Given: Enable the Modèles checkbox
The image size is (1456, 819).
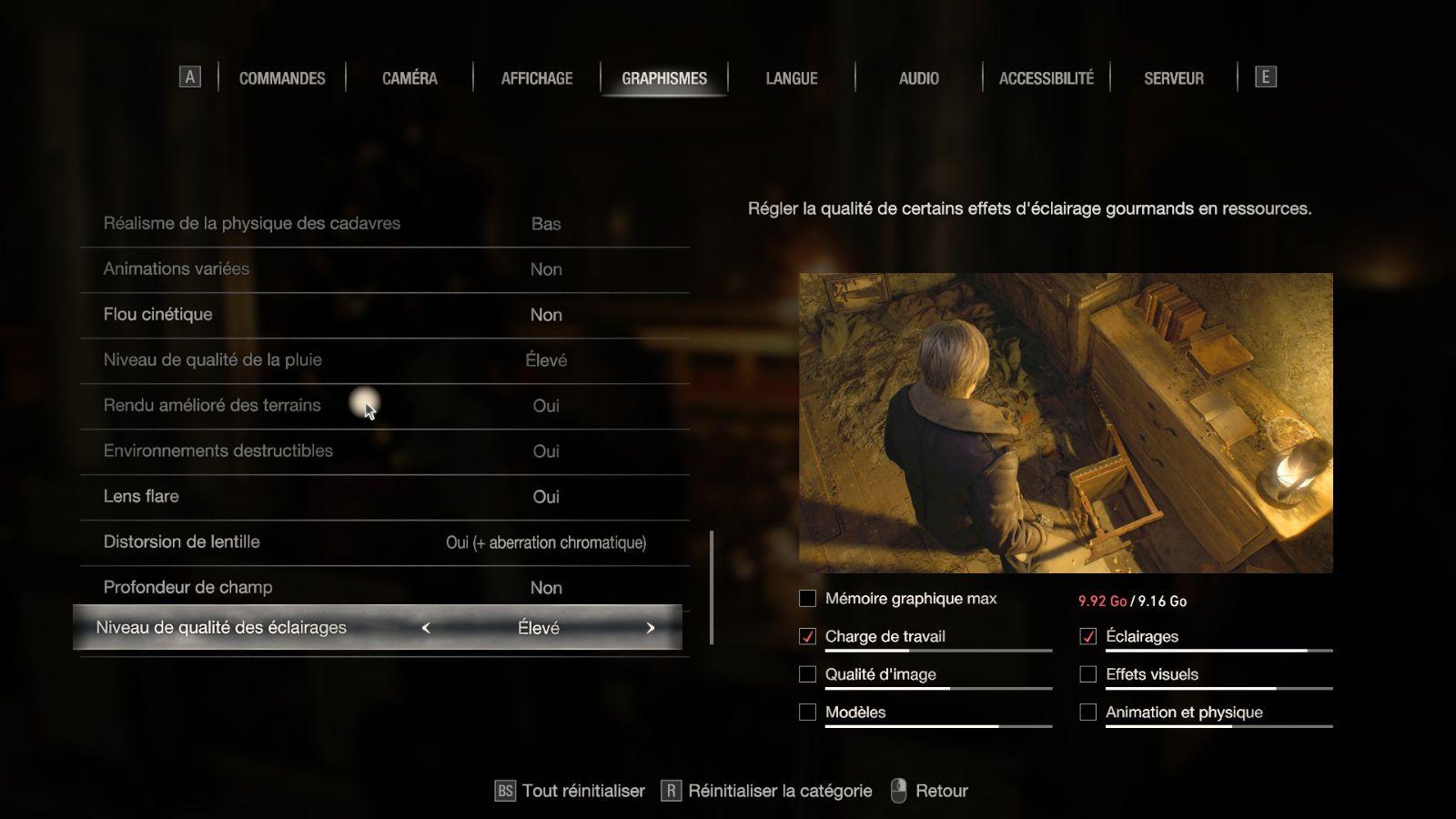Looking at the screenshot, I should coord(807,713).
